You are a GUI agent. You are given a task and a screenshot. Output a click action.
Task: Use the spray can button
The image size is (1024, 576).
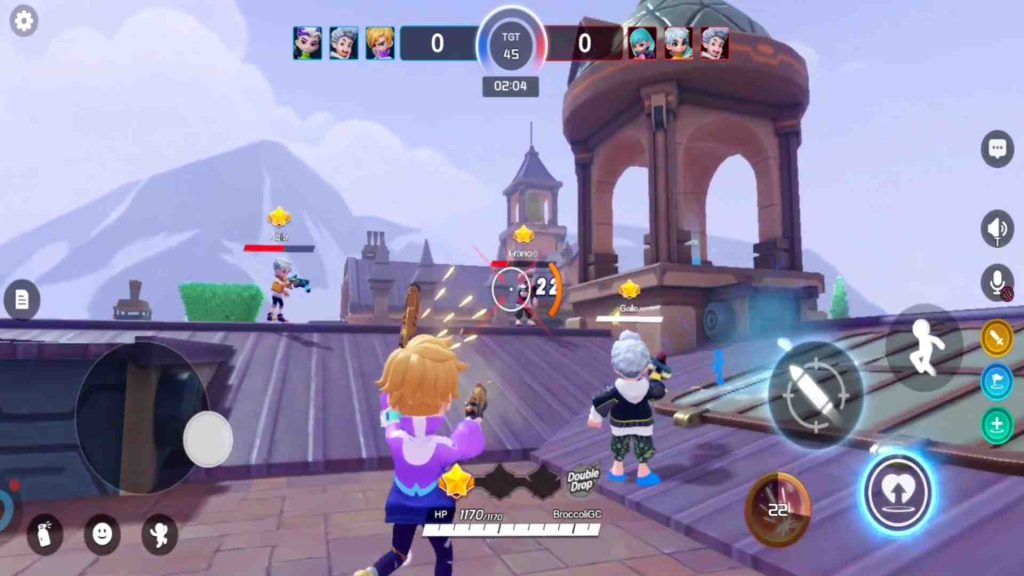pos(44,534)
